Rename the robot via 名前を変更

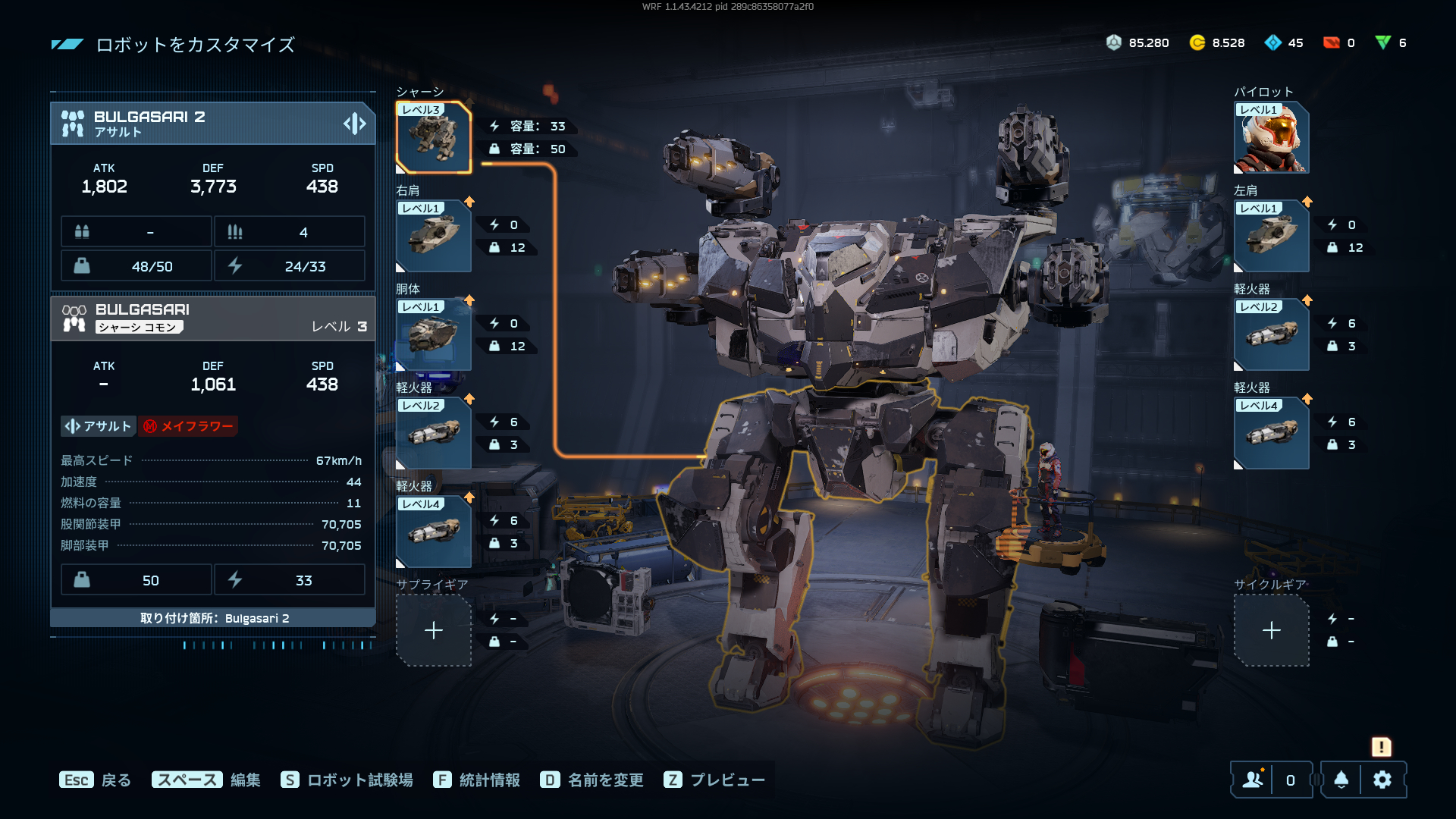(x=592, y=780)
